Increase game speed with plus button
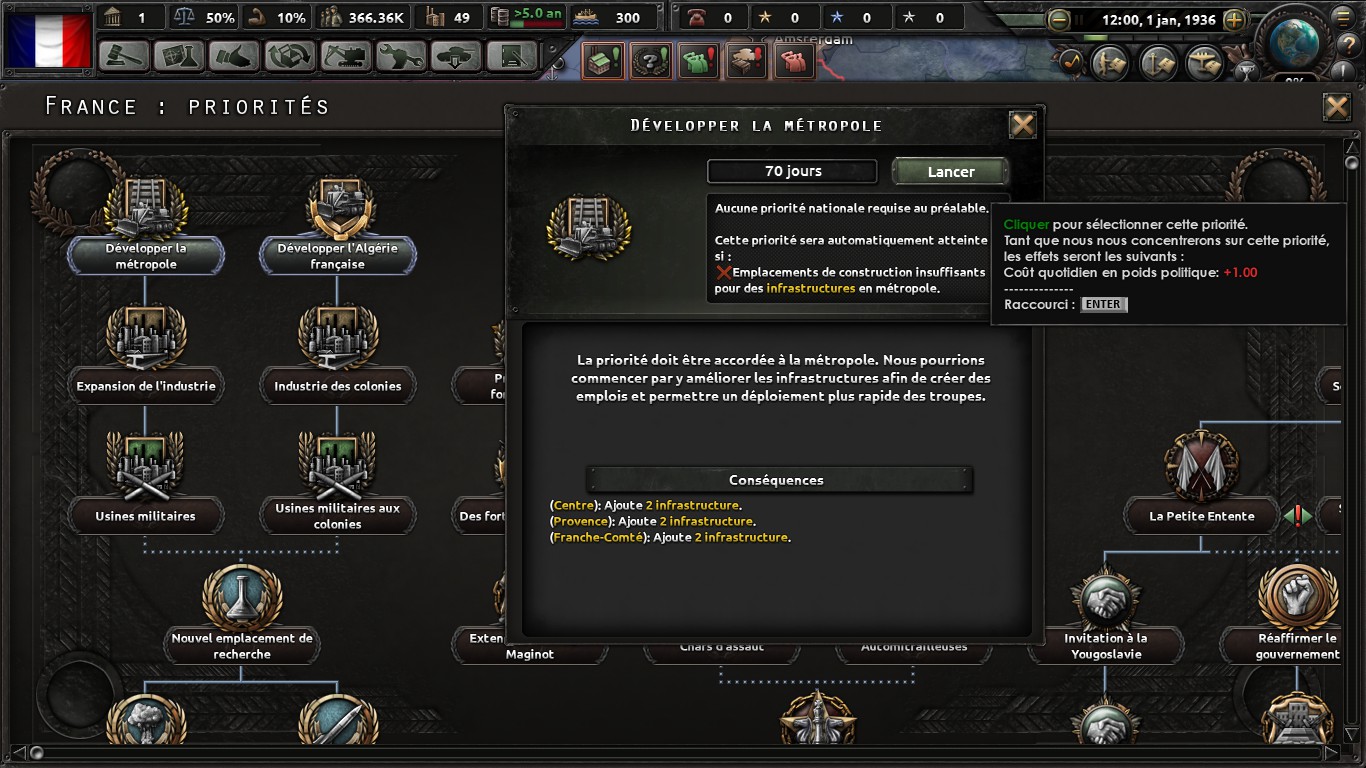This screenshot has width=1366, height=768. pyautogui.click(x=1234, y=20)
